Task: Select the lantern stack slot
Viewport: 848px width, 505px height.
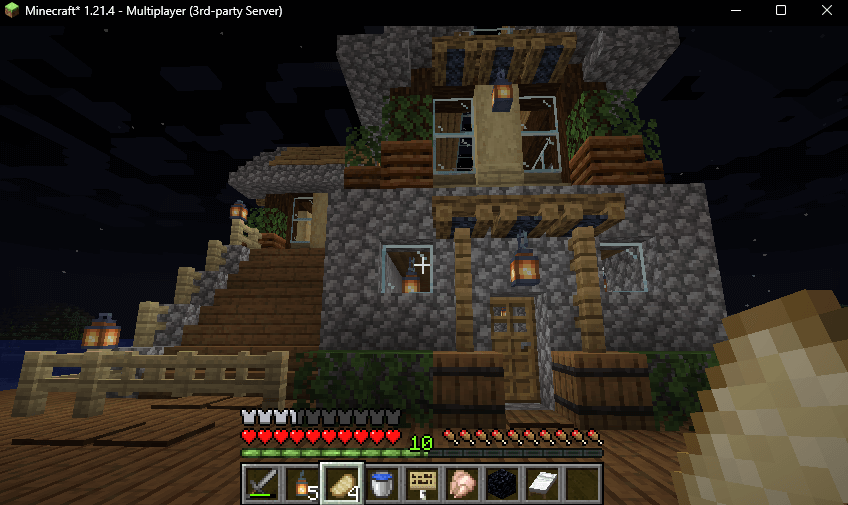Action: pos(301,484)
